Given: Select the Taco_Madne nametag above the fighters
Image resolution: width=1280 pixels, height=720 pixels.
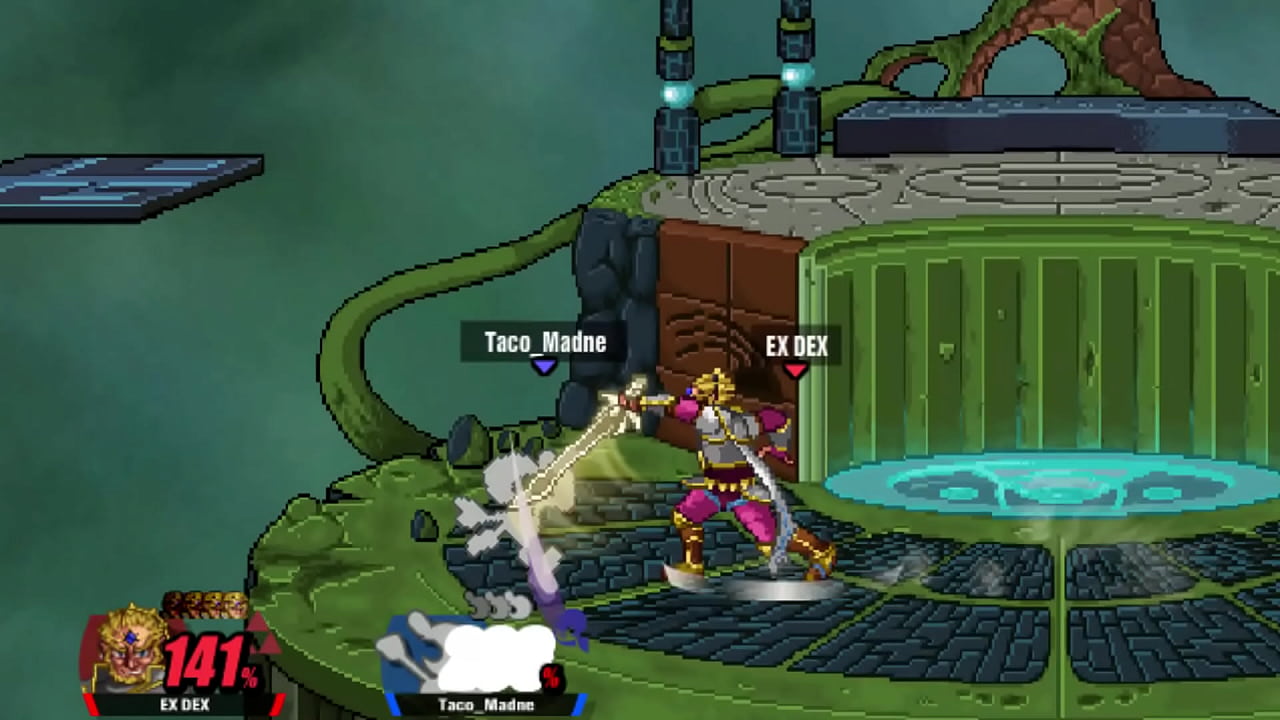Looking at the screenshot, I should (545, 343).
